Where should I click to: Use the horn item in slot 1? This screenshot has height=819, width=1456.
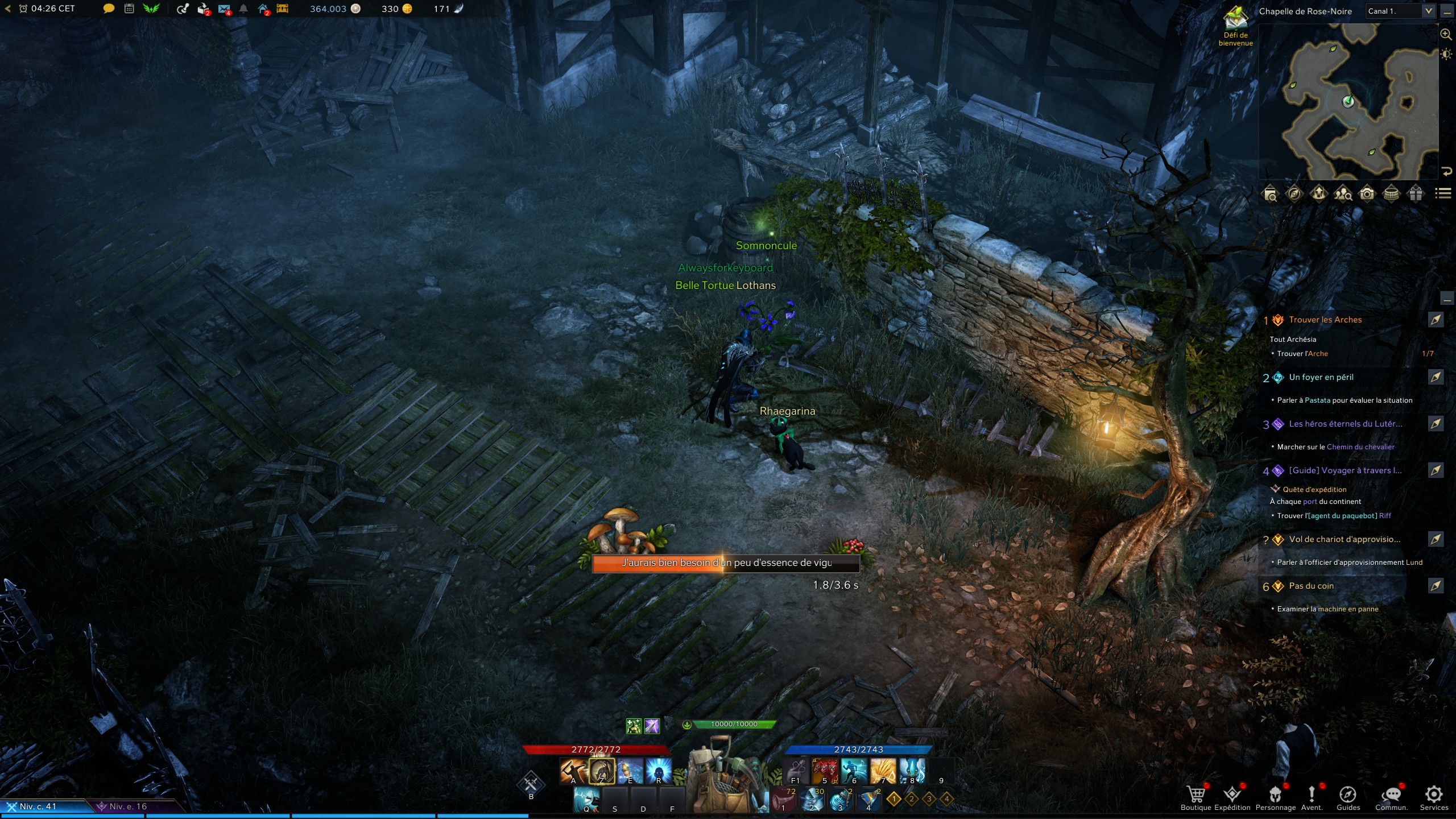point(784,800)
